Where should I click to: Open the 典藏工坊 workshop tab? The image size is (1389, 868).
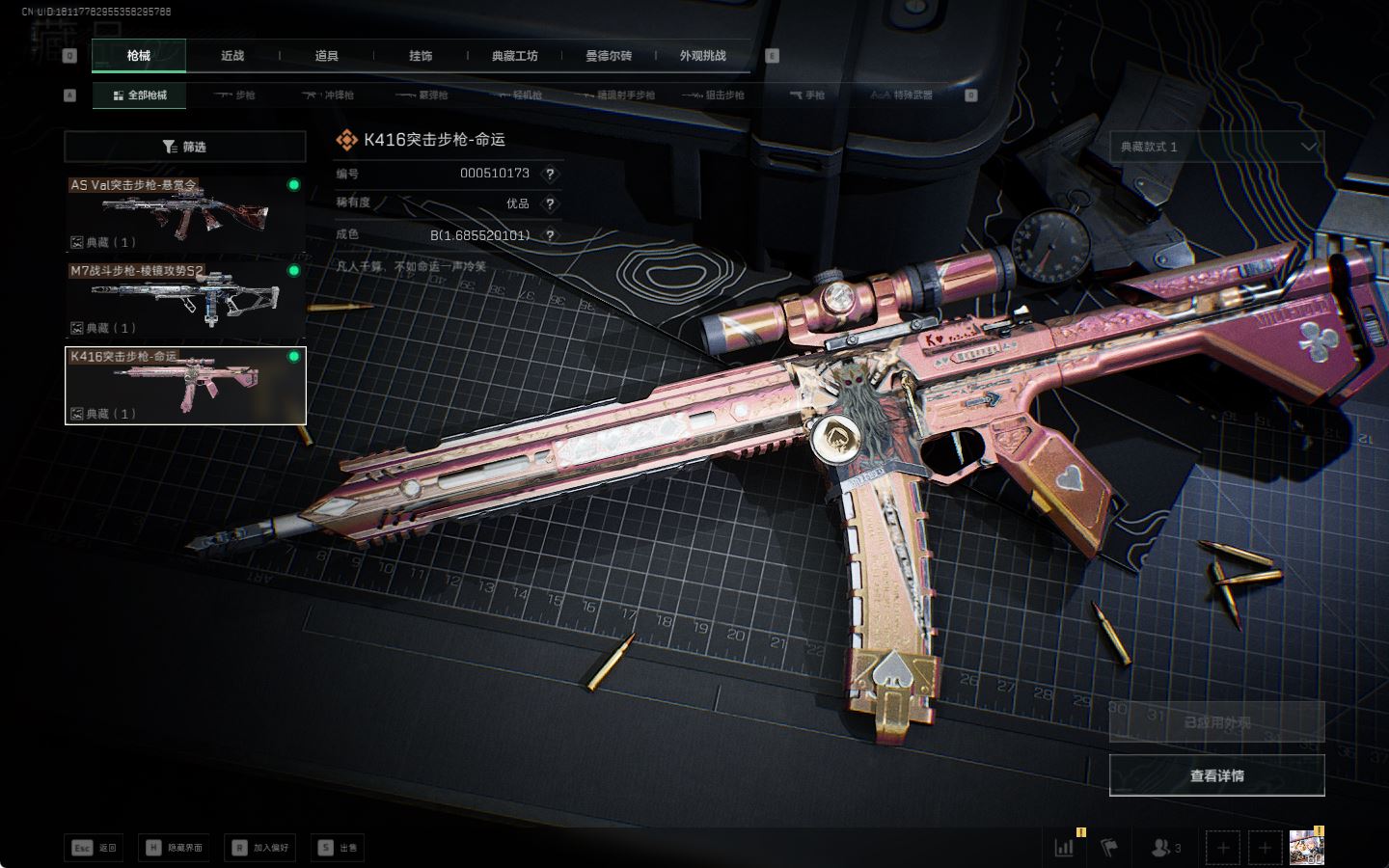click(514, 56)
